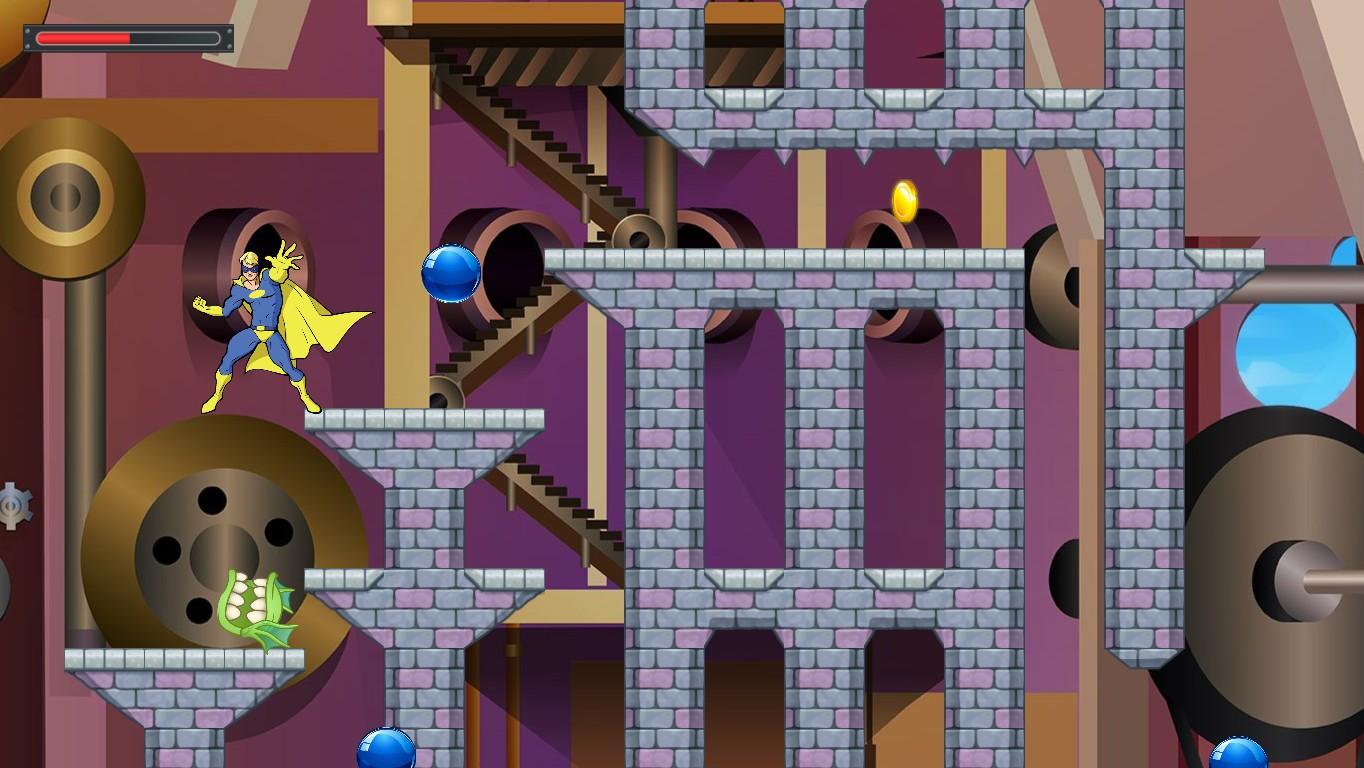Collect the golden coin
The image size is (1364, 768).
[905, 202]
